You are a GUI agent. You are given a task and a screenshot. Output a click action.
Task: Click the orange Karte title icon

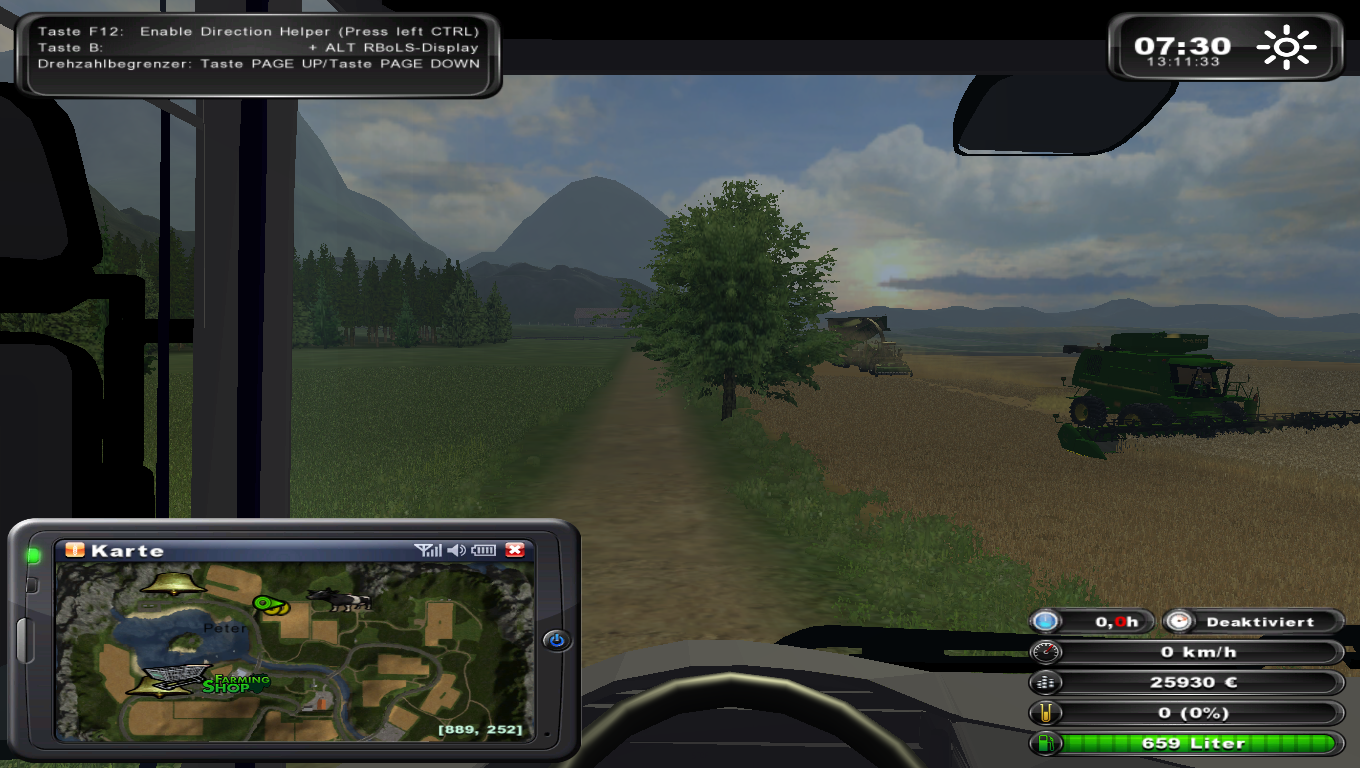coord(75,550)
